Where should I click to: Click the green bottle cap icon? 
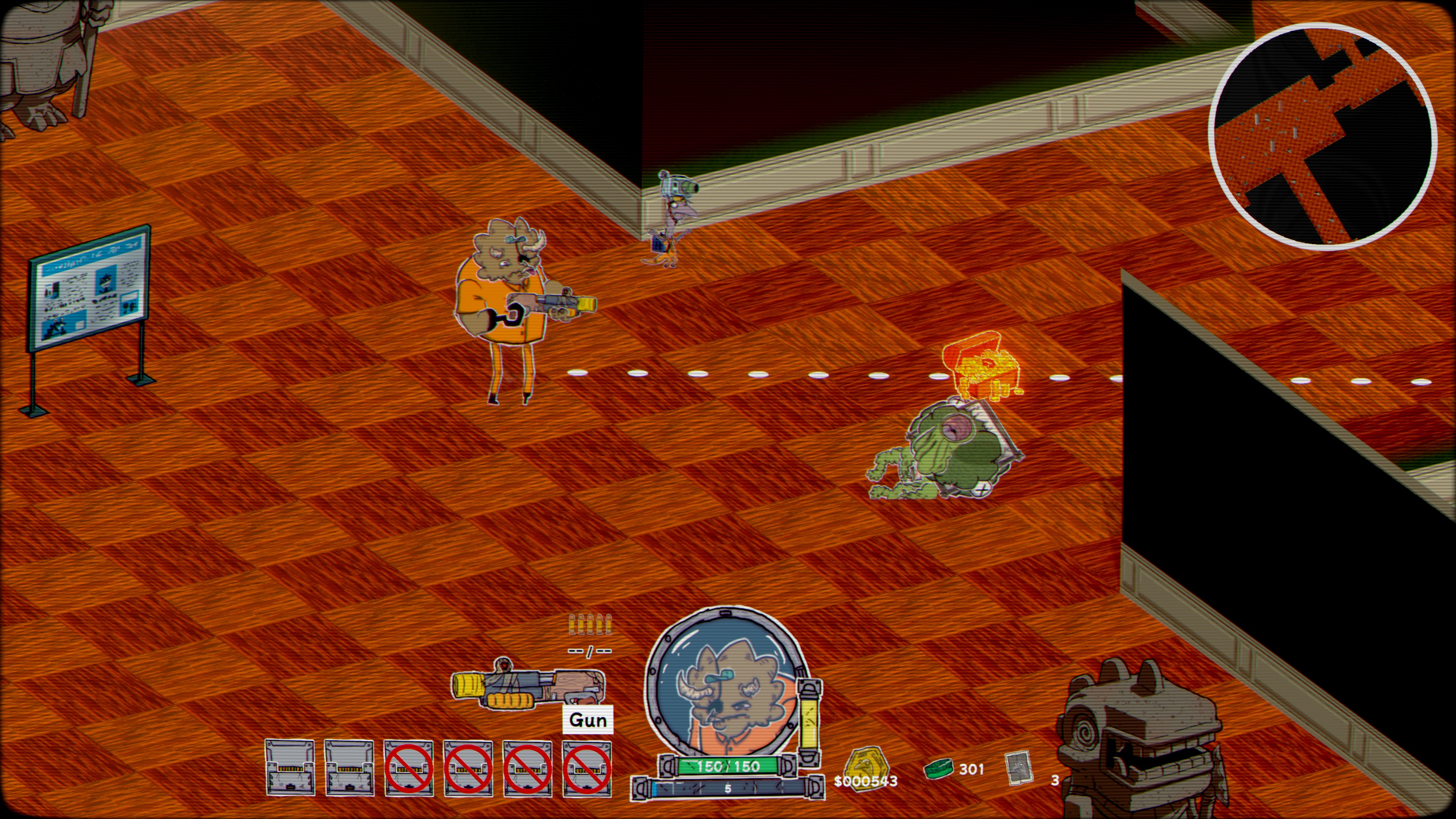coord(938,769)
